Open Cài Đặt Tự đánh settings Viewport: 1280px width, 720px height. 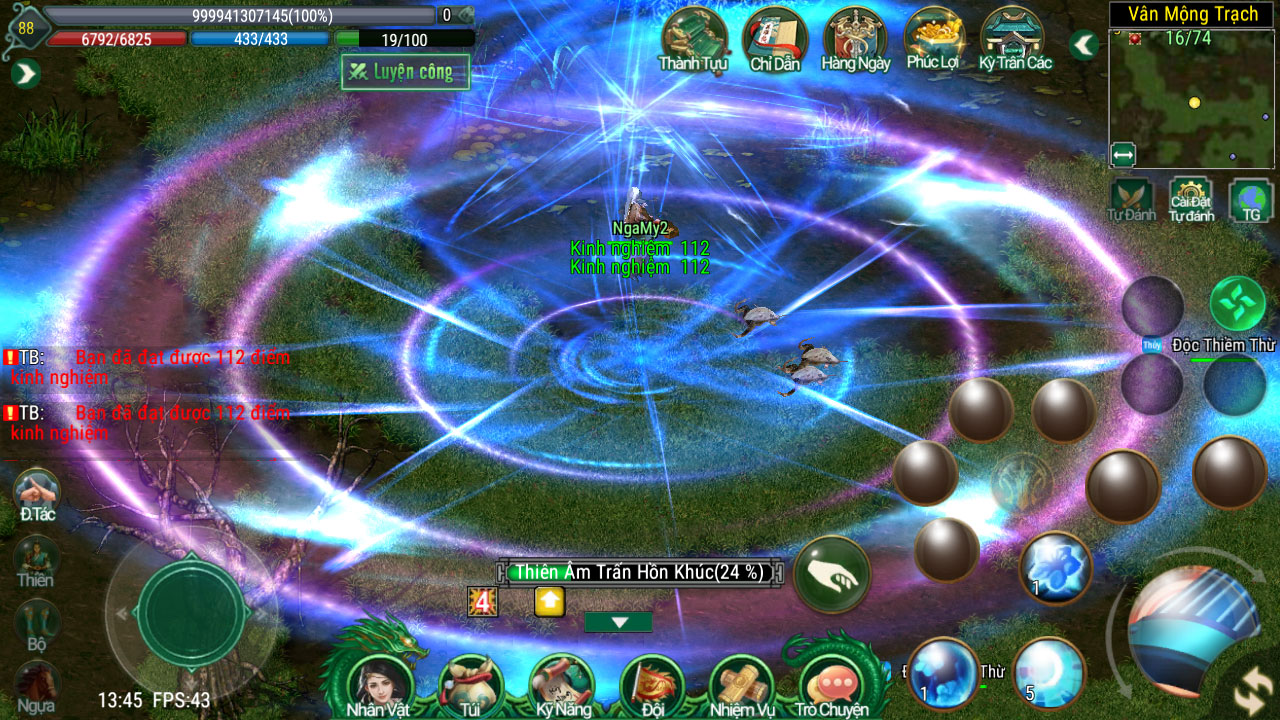tap(1191, 198)
